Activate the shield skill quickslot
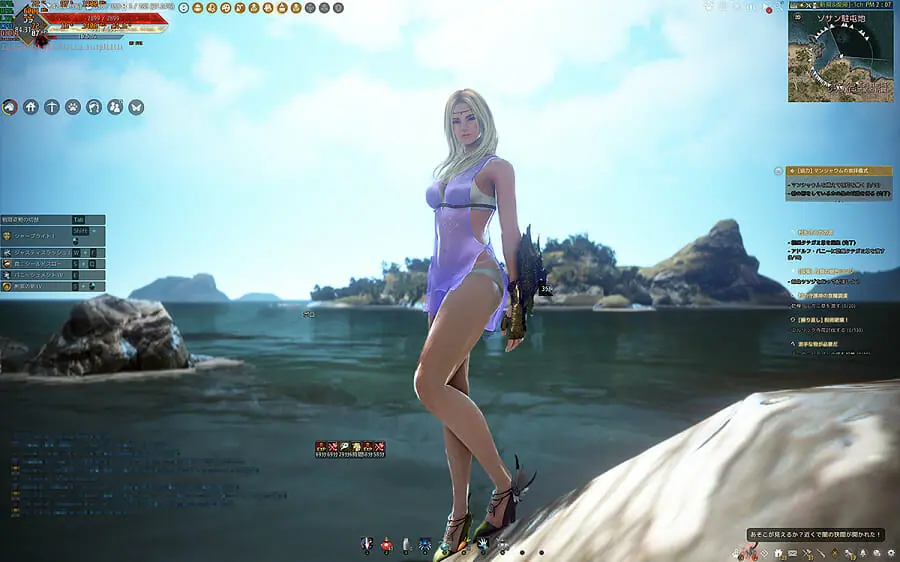 click(366, 546)
